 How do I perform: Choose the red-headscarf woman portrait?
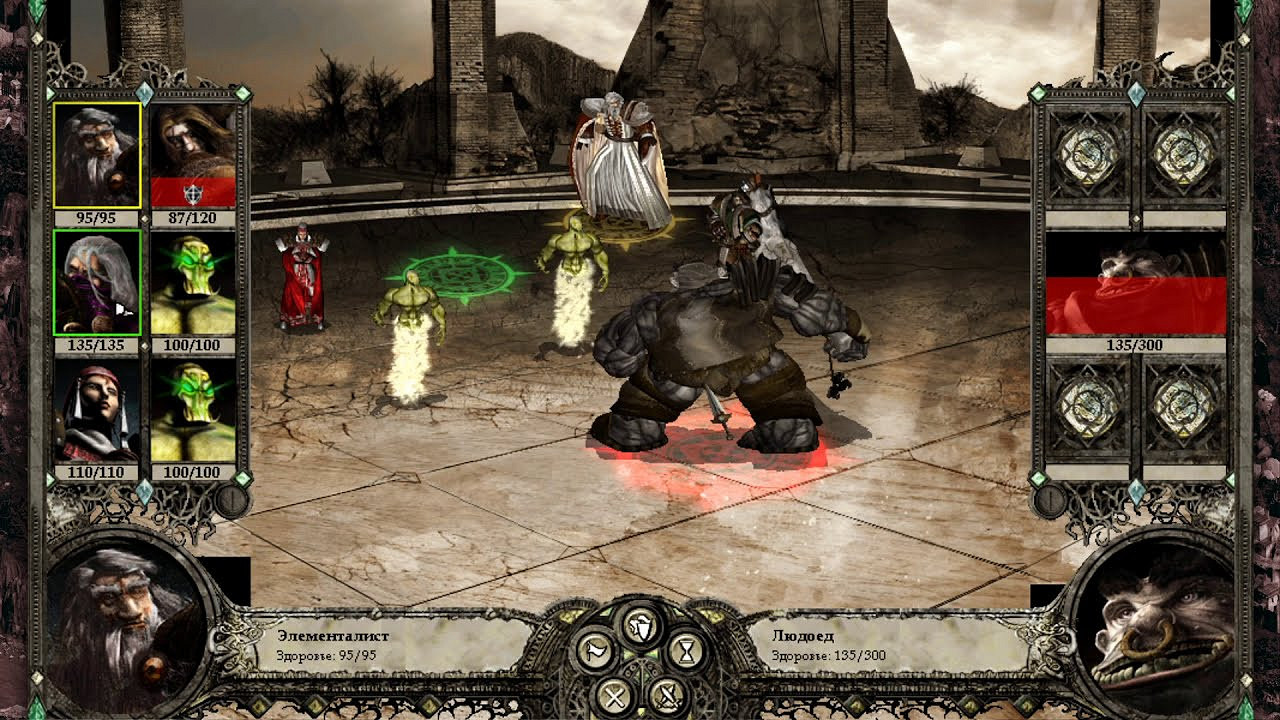coord(97,410)
